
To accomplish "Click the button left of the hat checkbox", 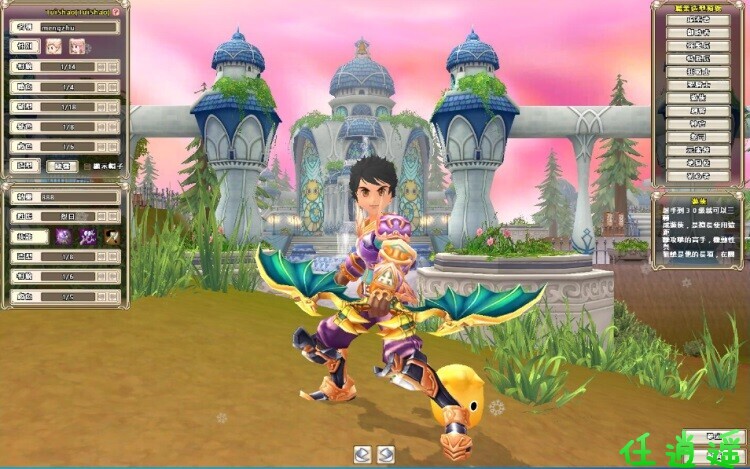I will click(62, 166).
